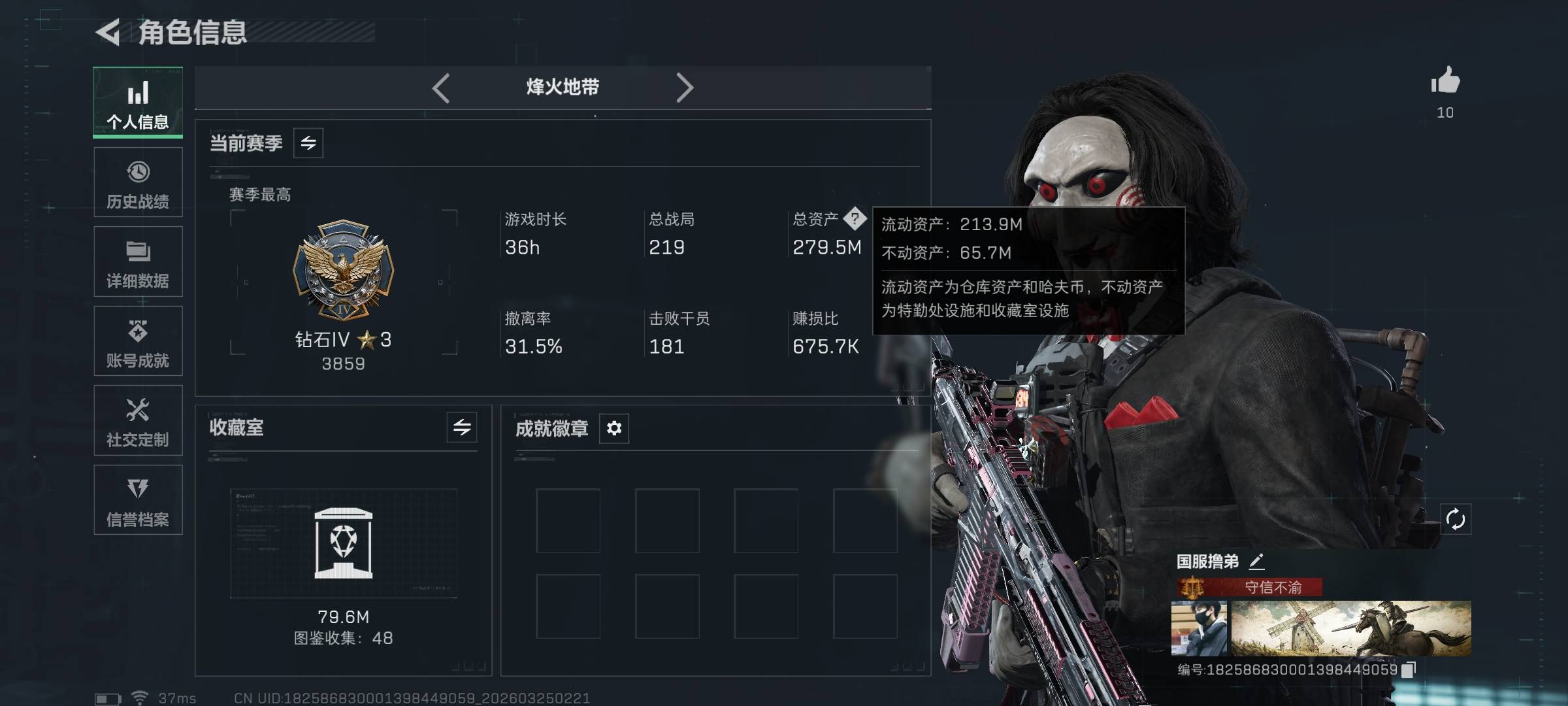Give a thumbs-up like to the profile
The image size is (1568, 706).
point(1445,82)
